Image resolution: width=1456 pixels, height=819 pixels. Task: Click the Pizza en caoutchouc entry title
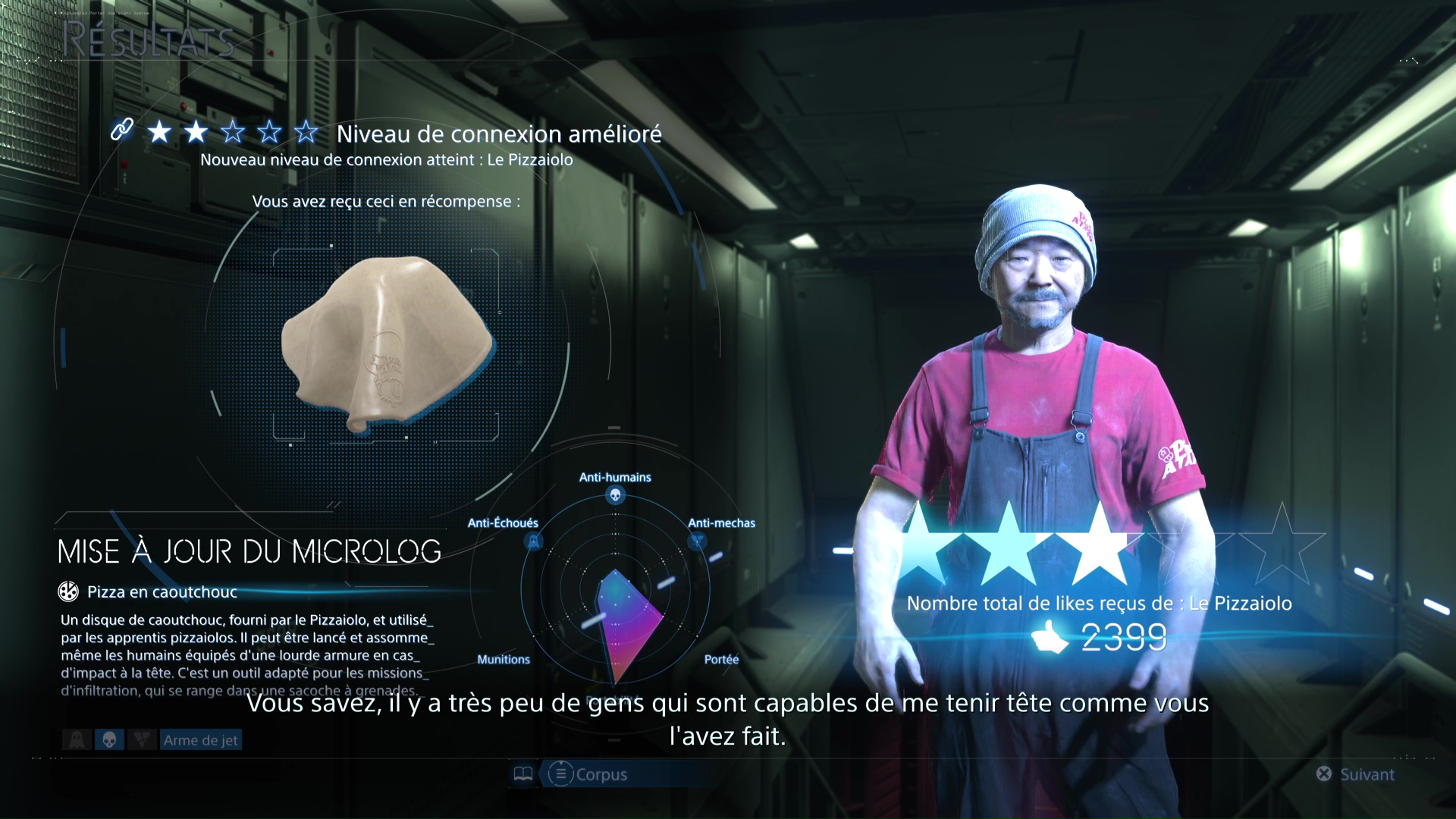(x=162, y=592)
